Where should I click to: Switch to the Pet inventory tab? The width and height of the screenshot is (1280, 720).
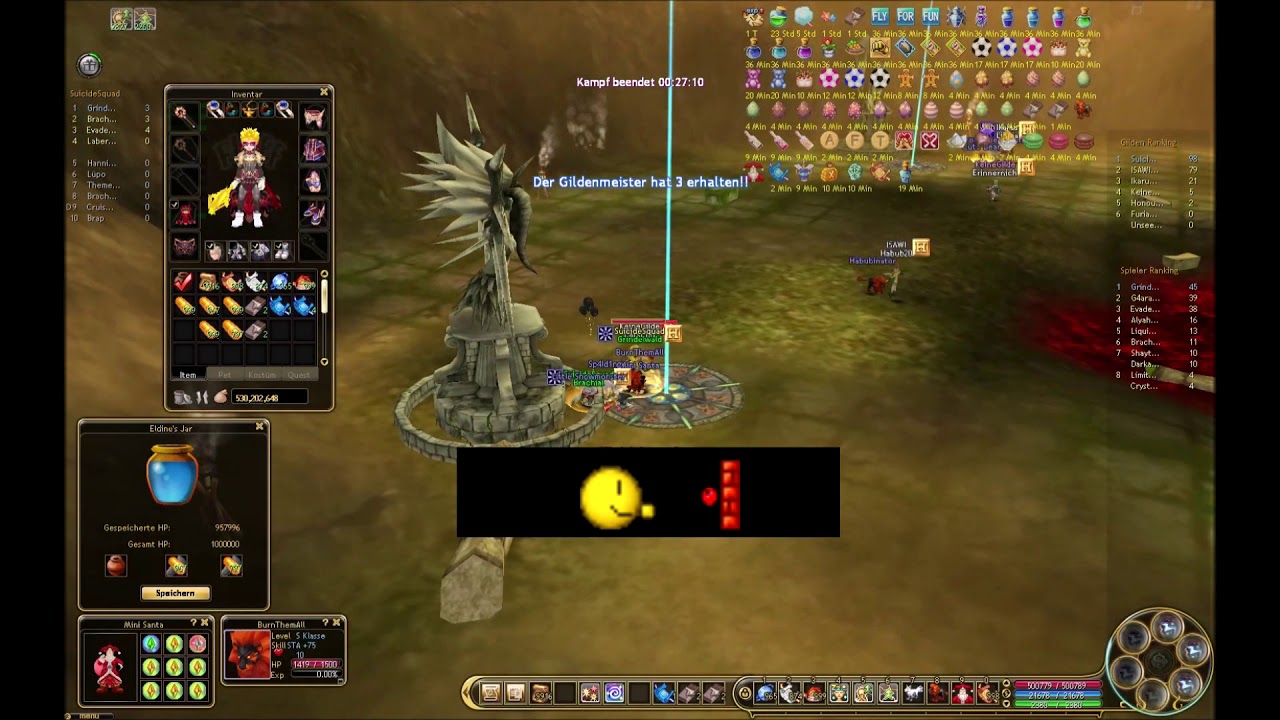click(224, 375)
